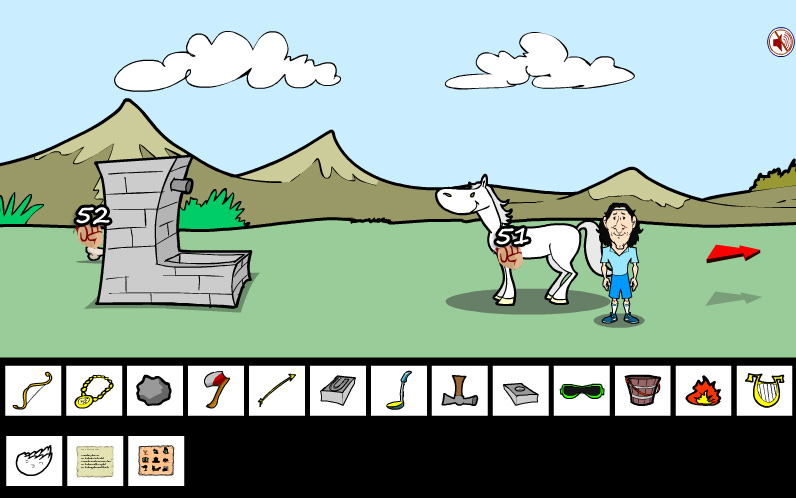The image size is (796, 498).
Task: Open the parchment note with text
Action: [x=94, y=461]
